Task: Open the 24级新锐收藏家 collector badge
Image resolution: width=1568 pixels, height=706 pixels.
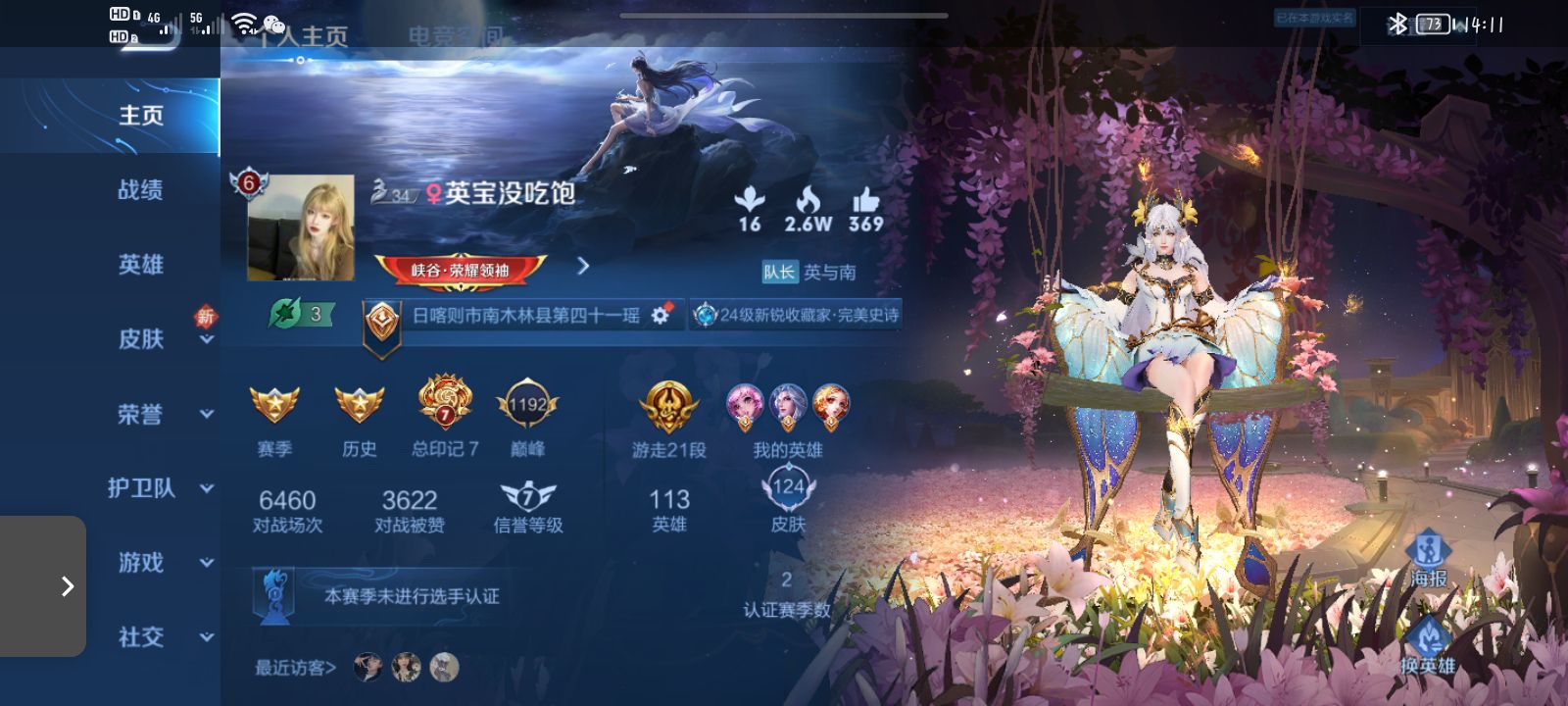Action: tap(796, 316)
